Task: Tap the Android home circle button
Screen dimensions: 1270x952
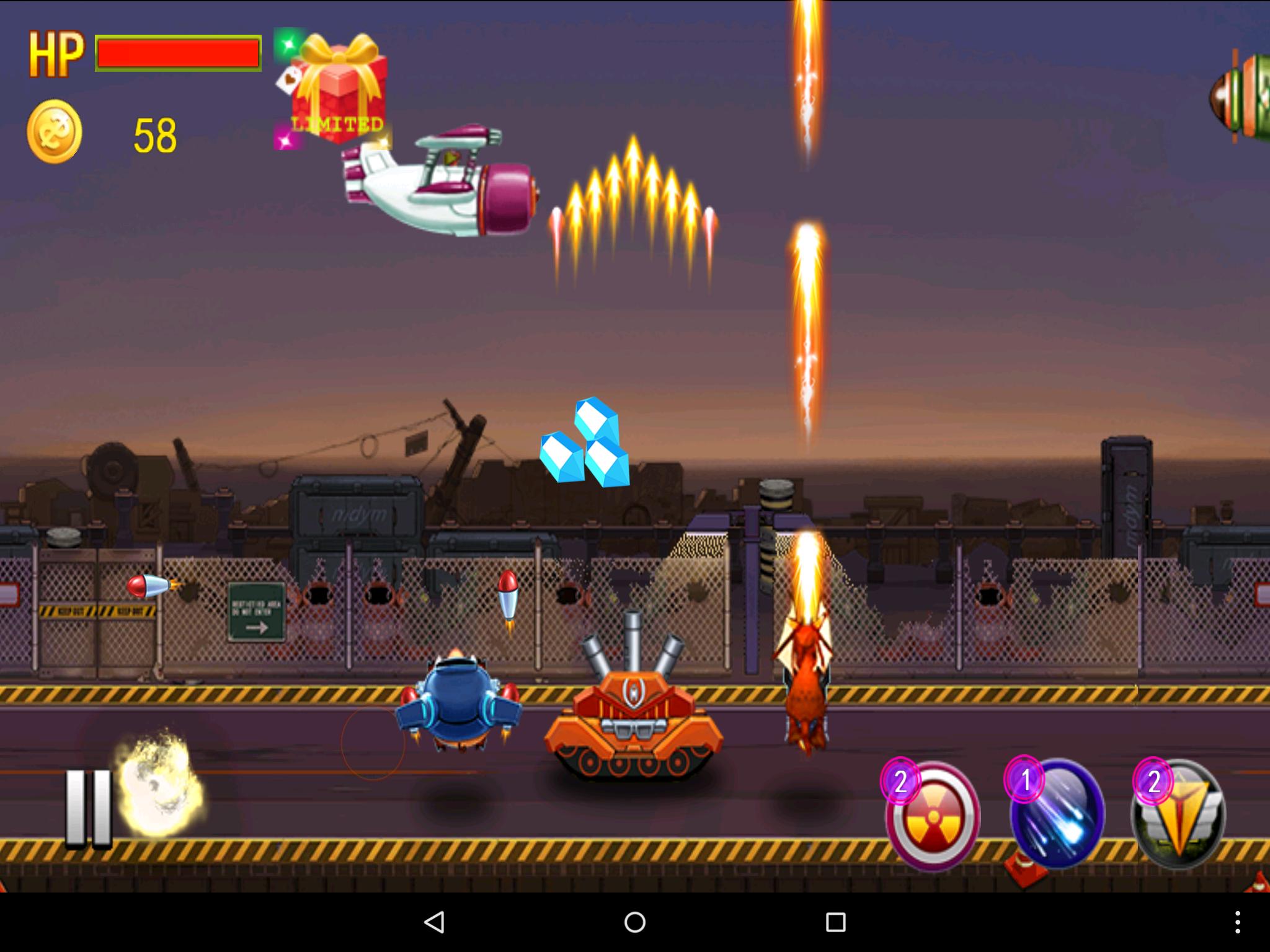Action: (x=634, y=922)
